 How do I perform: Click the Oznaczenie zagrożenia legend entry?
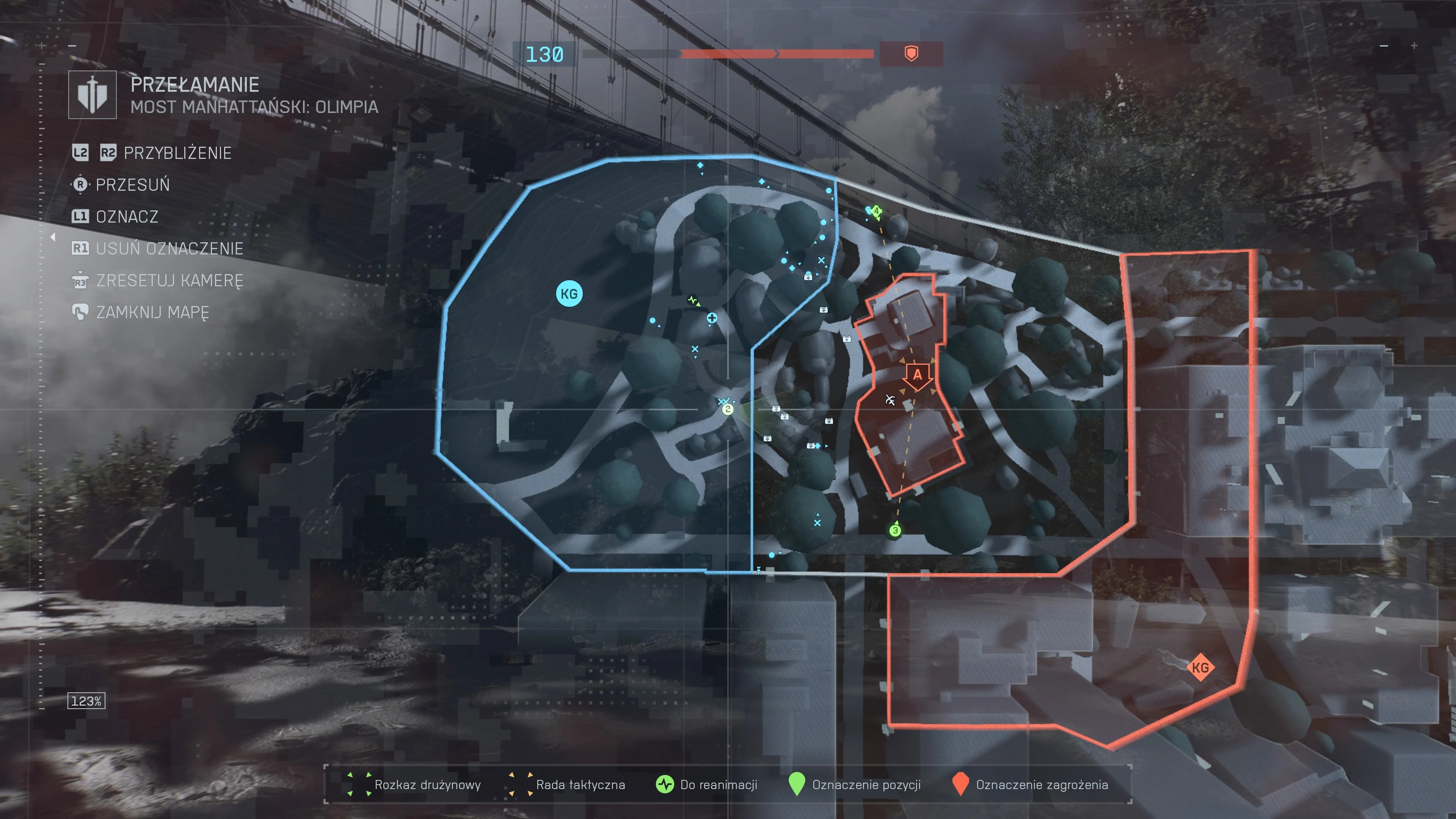point(1030,784)
